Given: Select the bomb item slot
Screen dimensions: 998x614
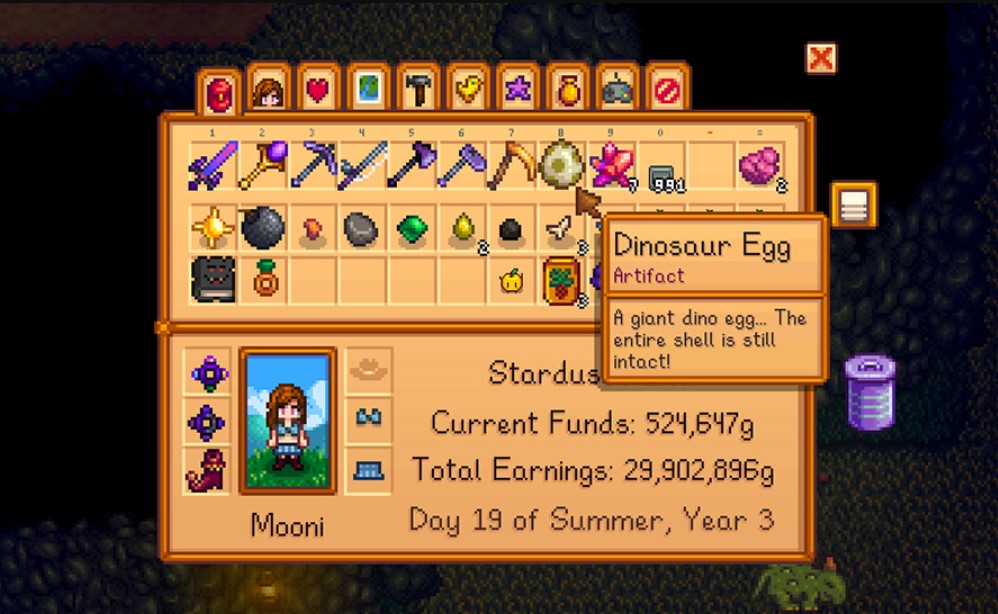Looking at the screenshot, I should pos(263,229).
